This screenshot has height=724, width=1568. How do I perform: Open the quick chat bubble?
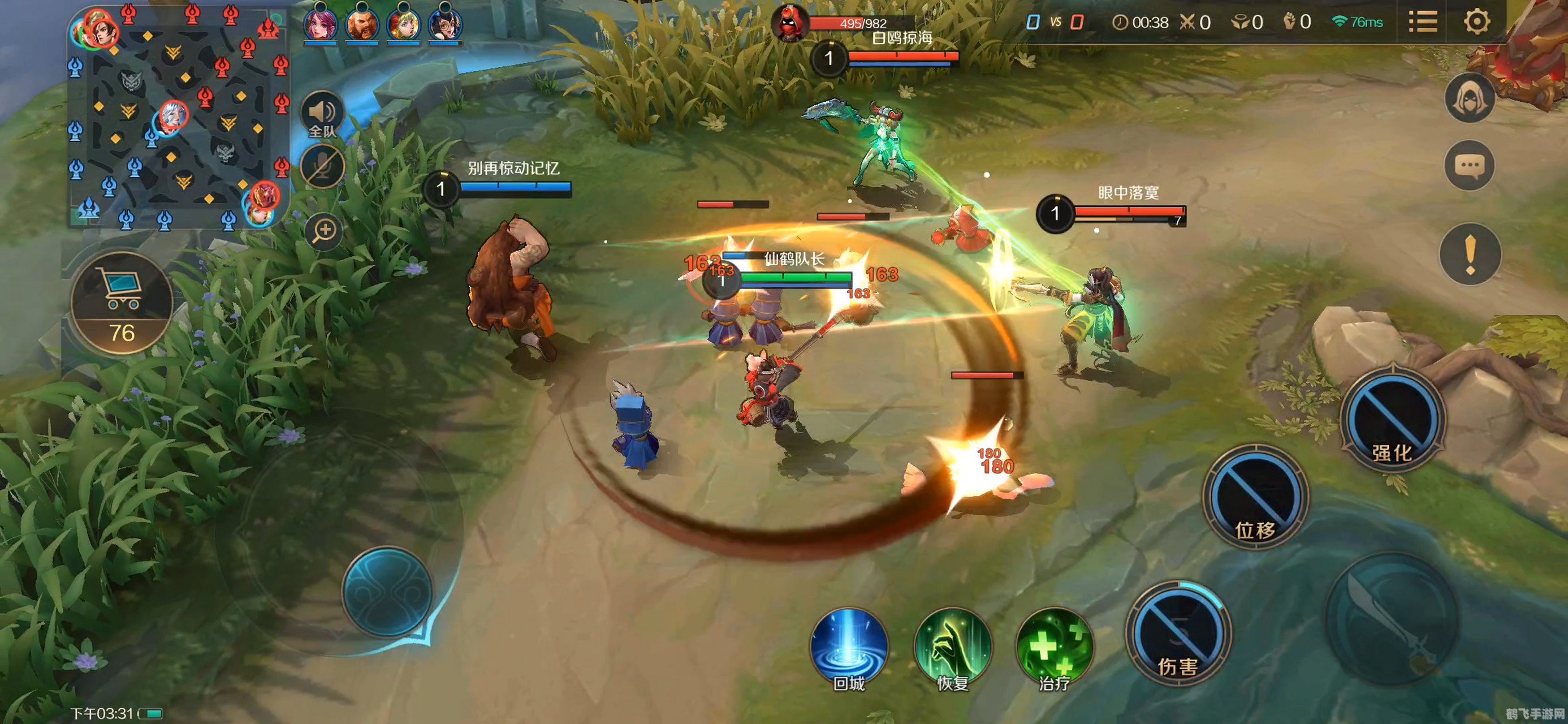pyautogui.click(x=1470, y=165)
